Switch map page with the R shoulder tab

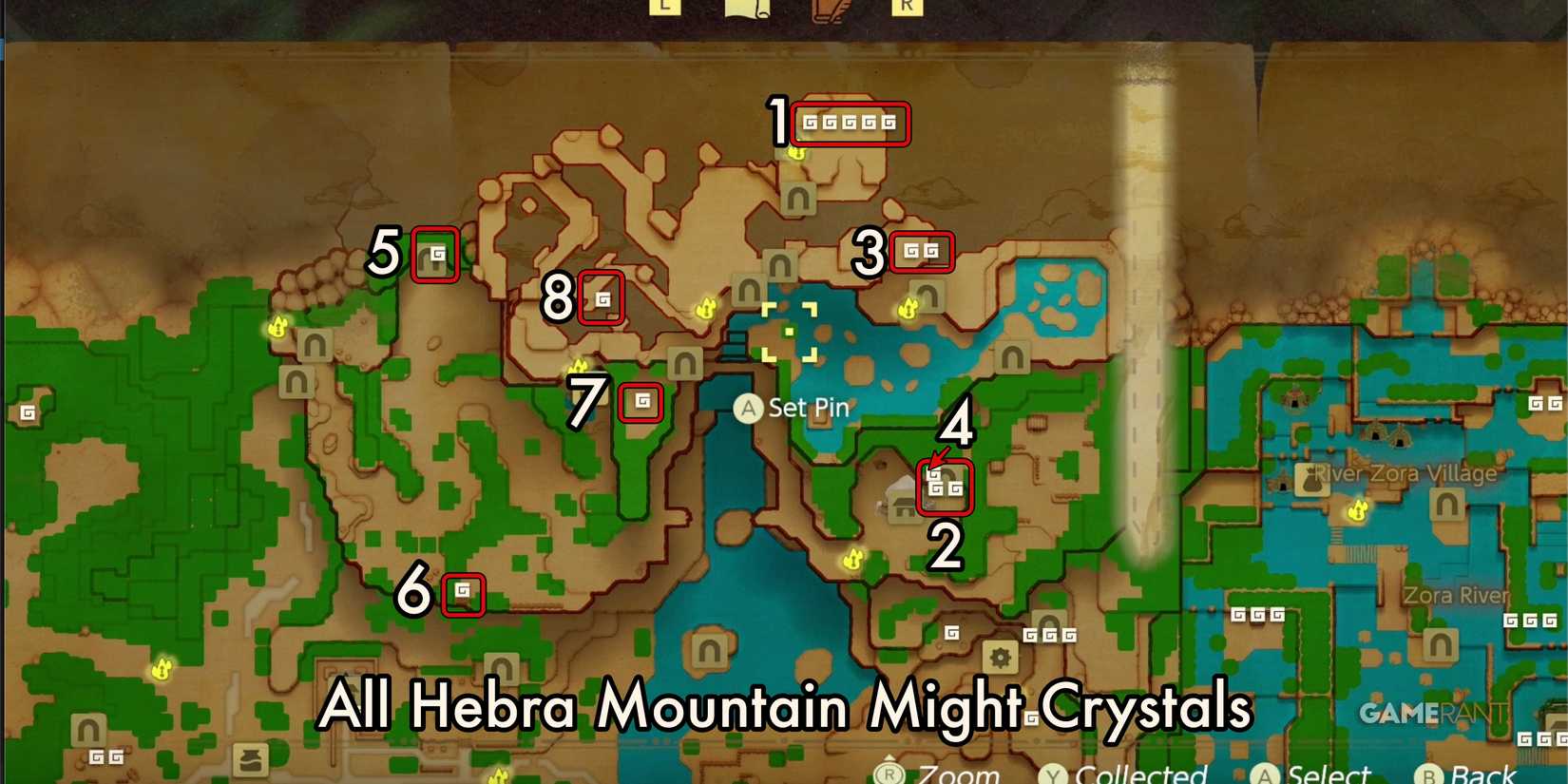tap(909, 6)
